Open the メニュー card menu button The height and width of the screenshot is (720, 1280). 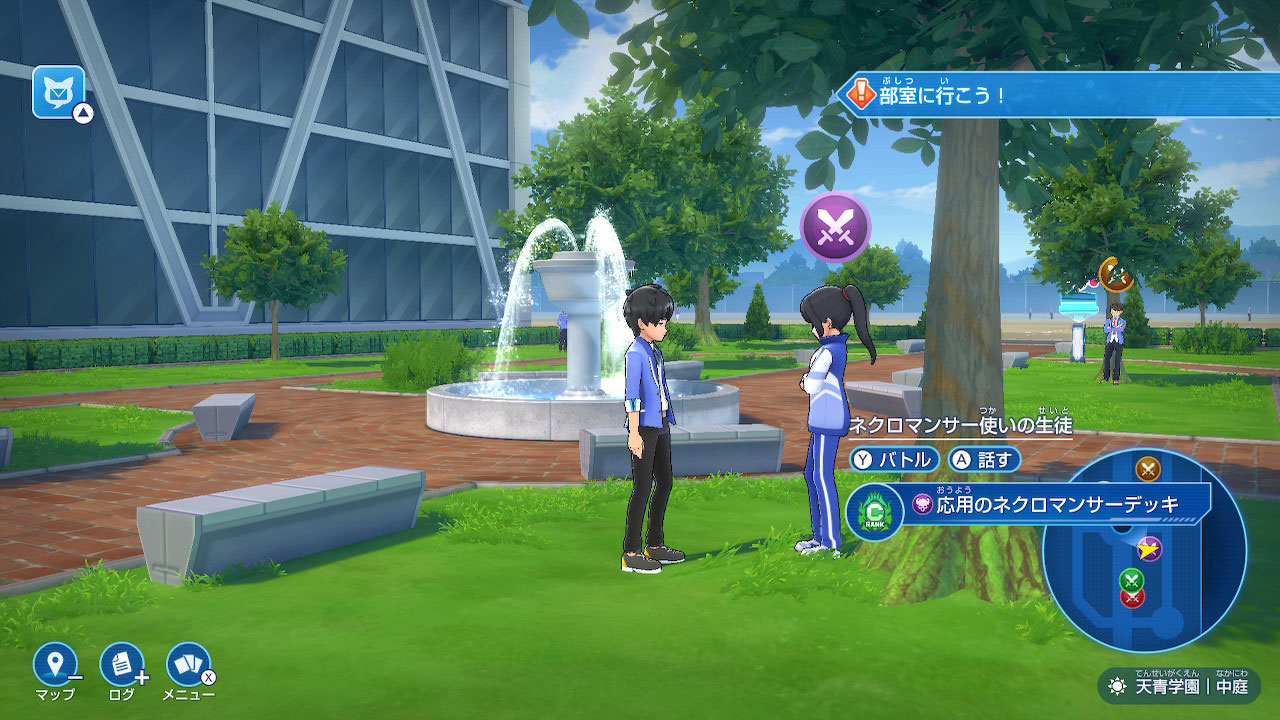tap(187, 665)
